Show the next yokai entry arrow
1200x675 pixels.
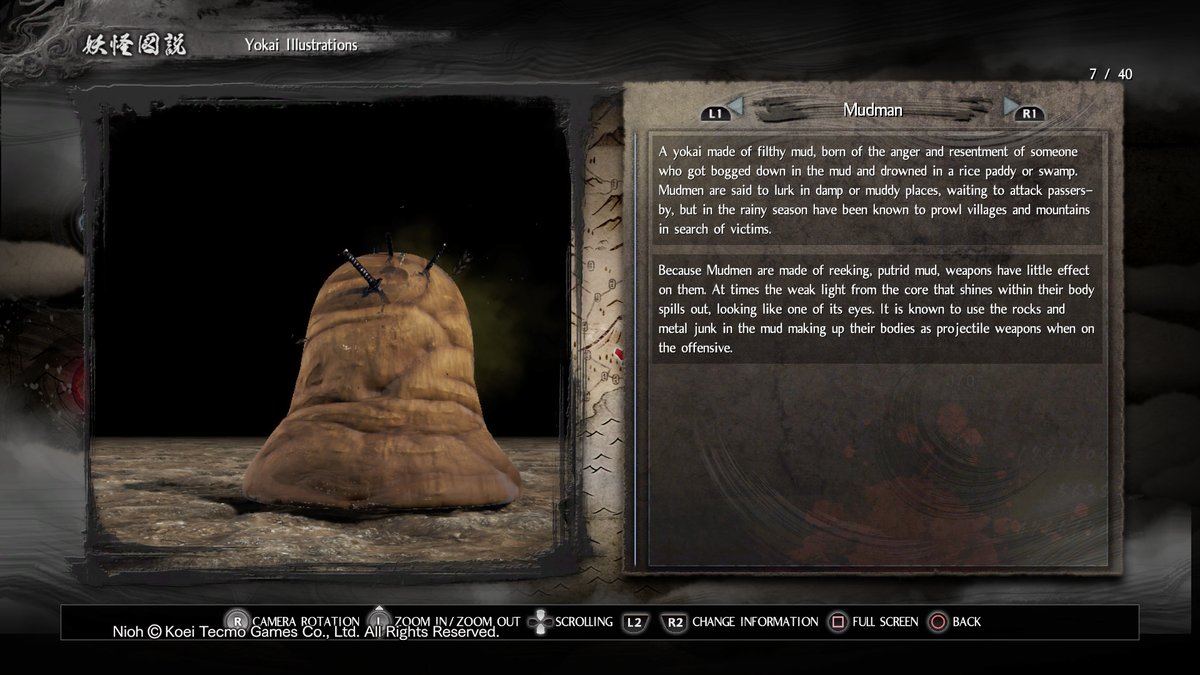[x=1012, y=105]
